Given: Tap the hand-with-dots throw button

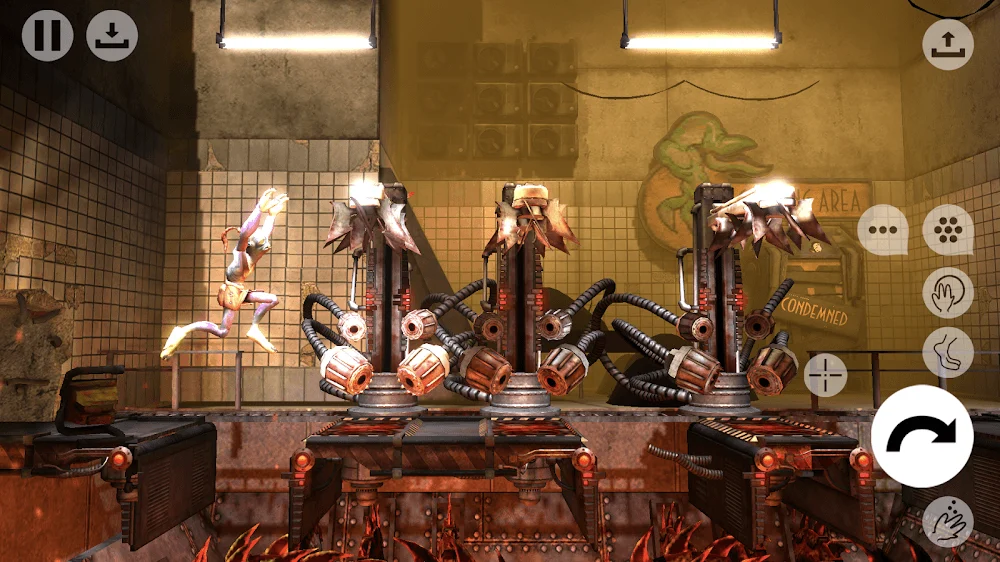Looking at the screenshot, I should coord(947,521).
